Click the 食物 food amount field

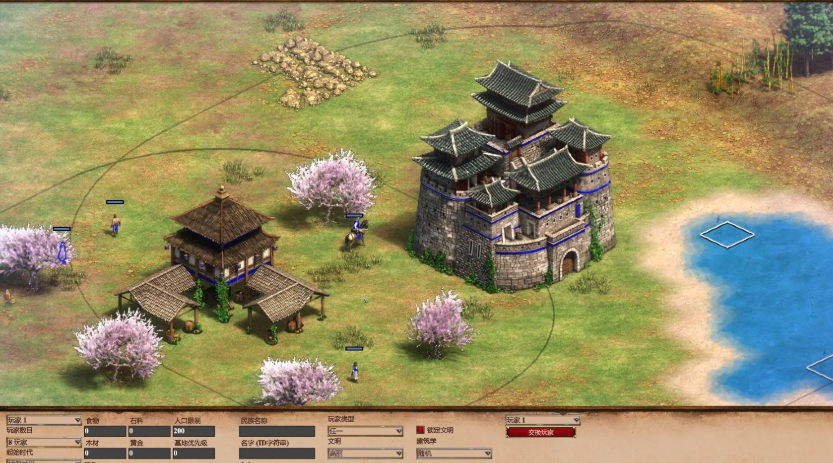105,431
